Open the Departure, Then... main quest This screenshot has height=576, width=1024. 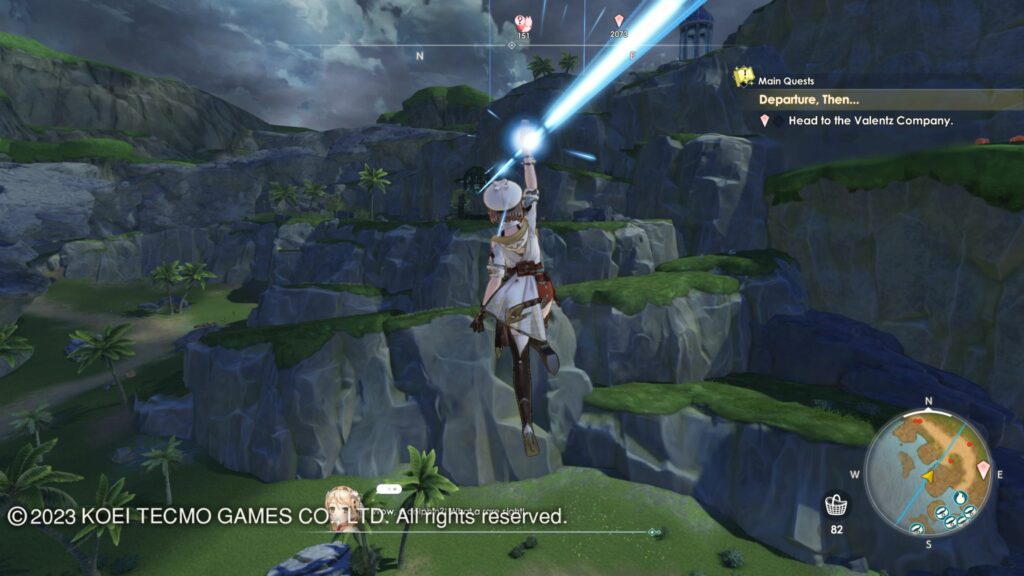[808, 100]
